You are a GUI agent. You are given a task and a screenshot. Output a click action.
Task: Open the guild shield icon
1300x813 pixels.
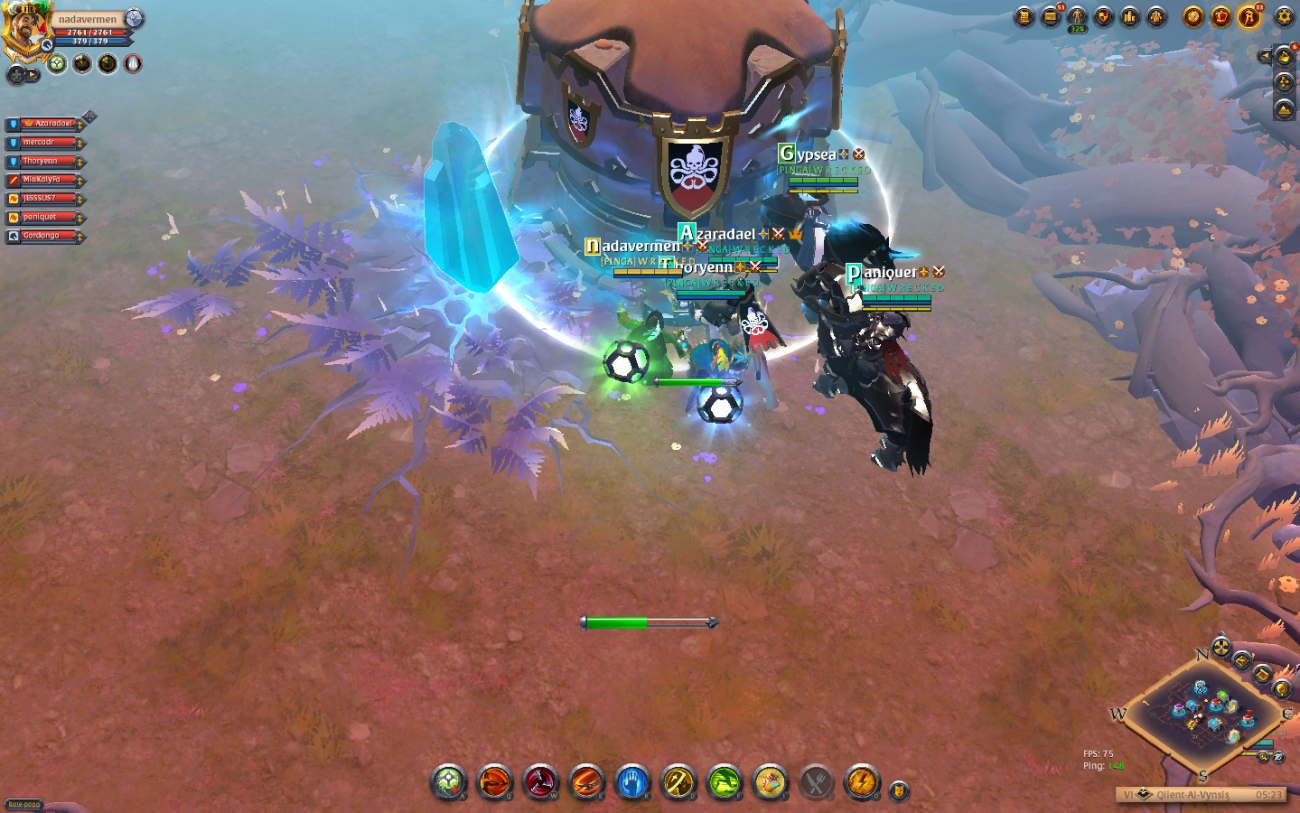[1103, 17]
